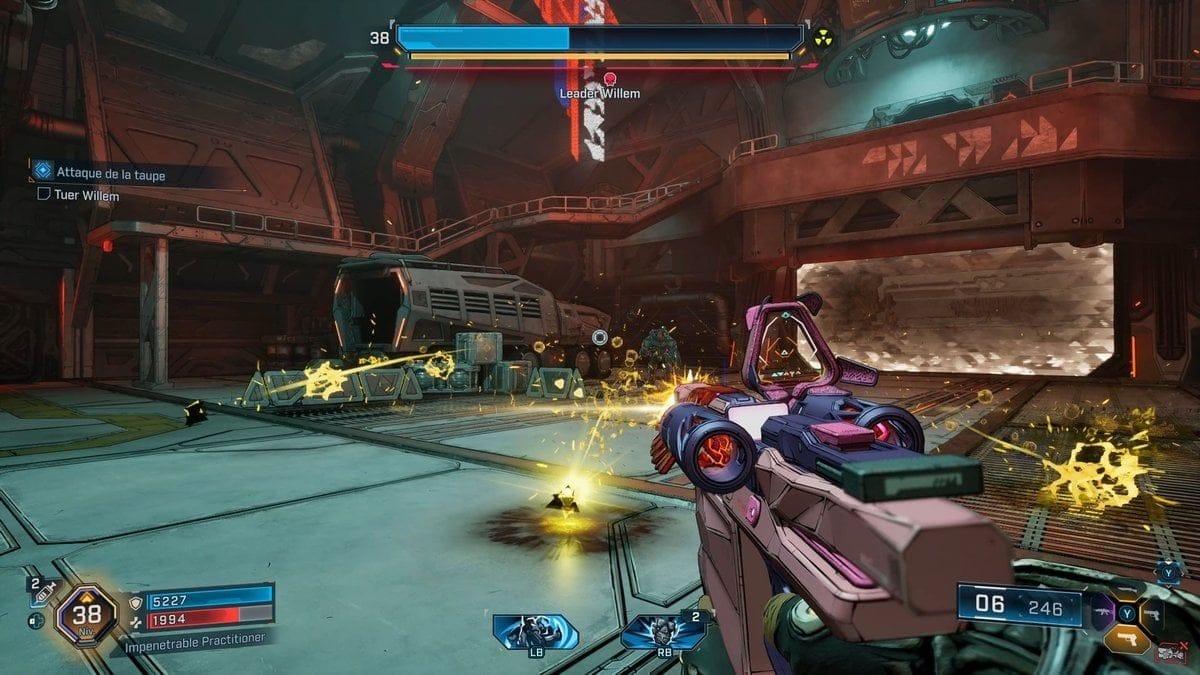1200x675 pixels.
Task: Switch to the orange pistol slot at the bottom
Action: click(x=1126, y=638)
